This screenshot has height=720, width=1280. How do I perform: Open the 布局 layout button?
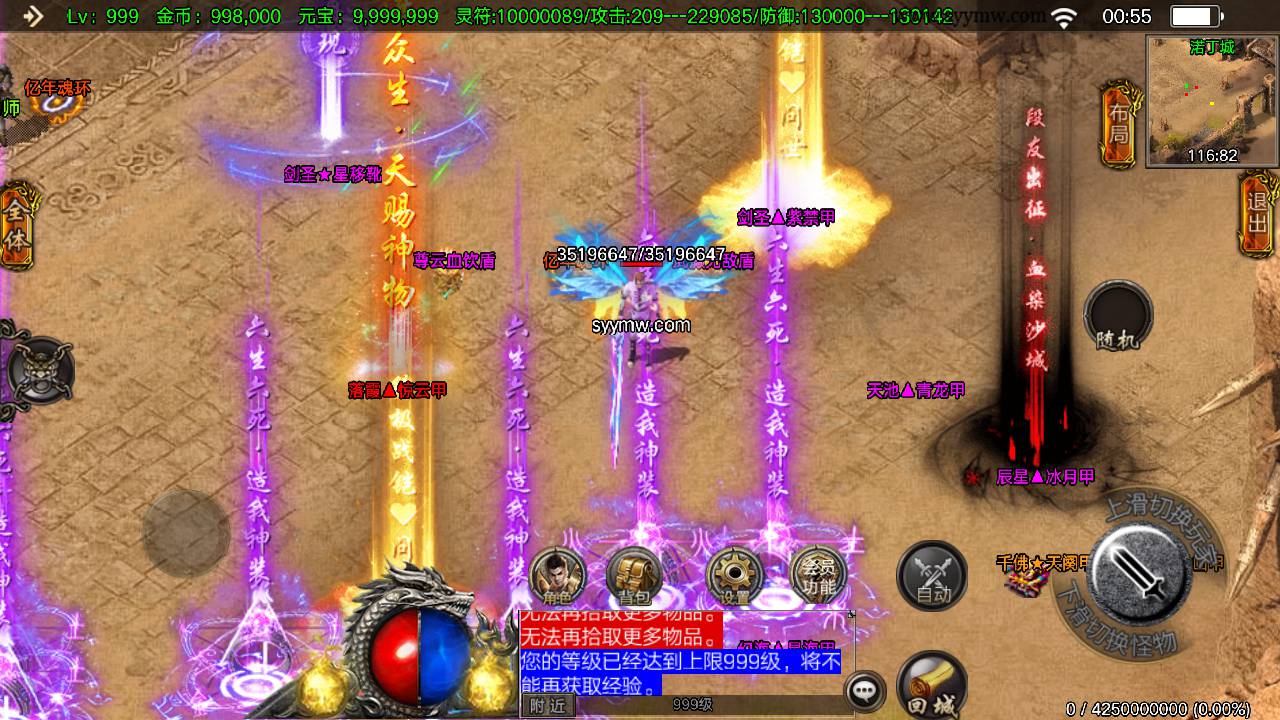click(x=1118, y=125)
